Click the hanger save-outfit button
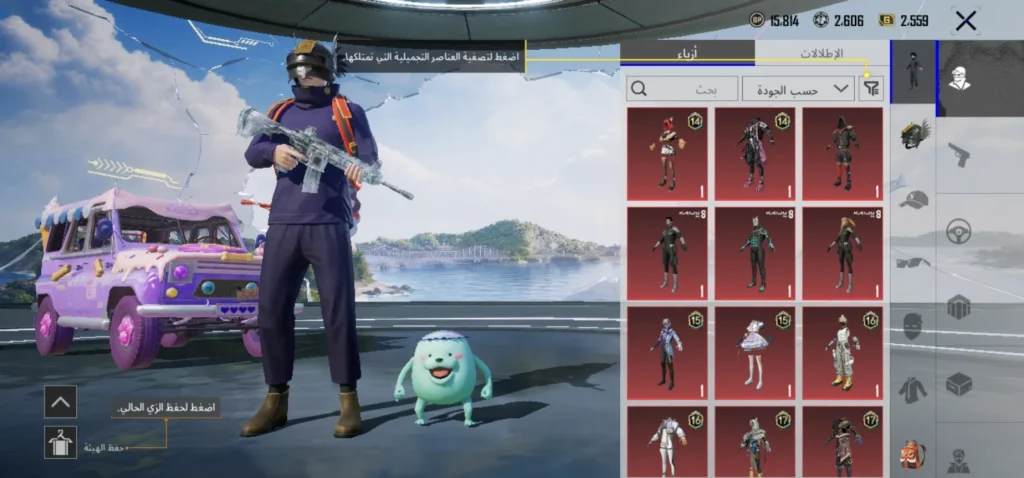Viewport: 1024px width, 478px height. tap(60, 441)
